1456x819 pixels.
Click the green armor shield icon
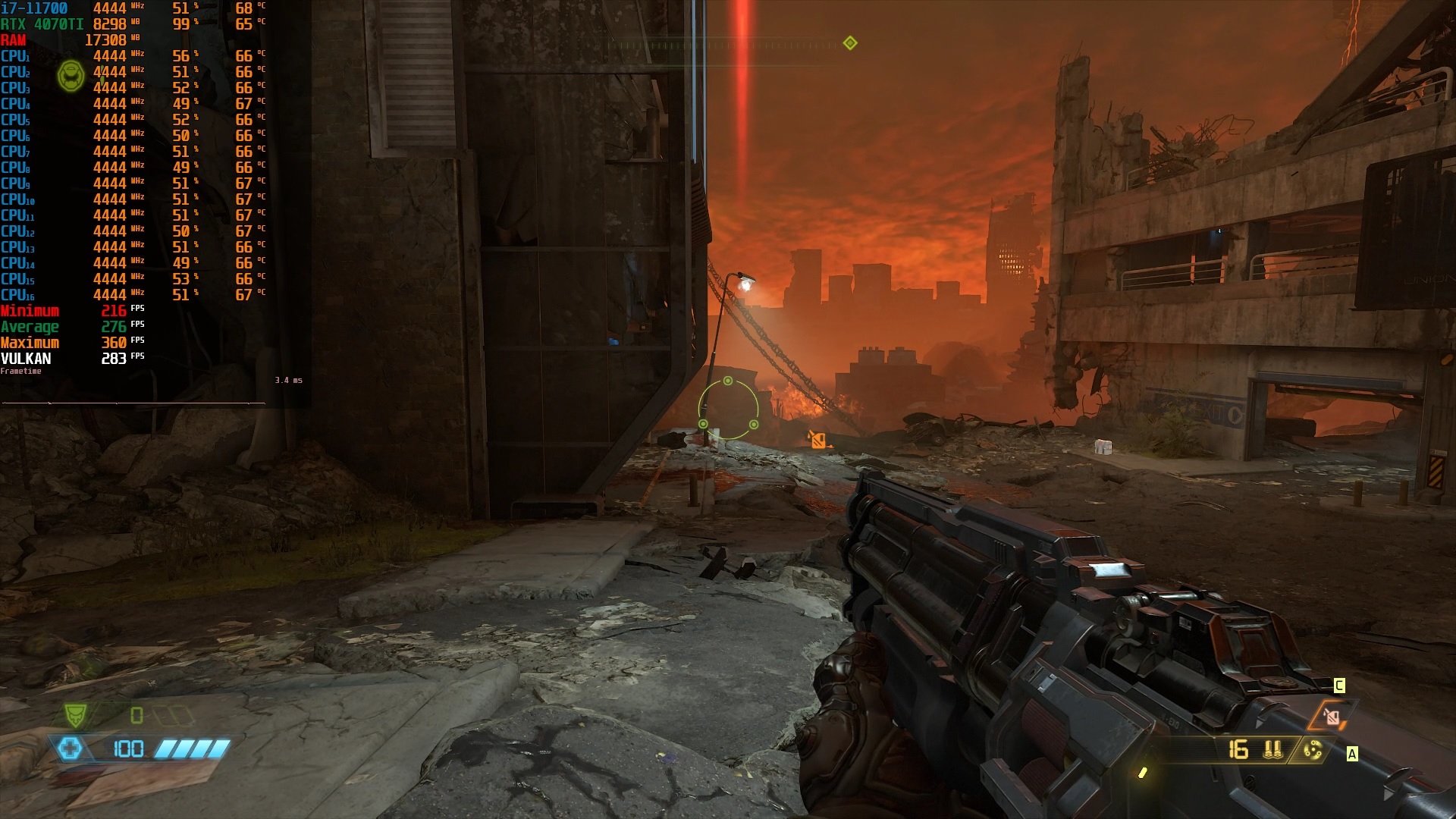(75, 715)
